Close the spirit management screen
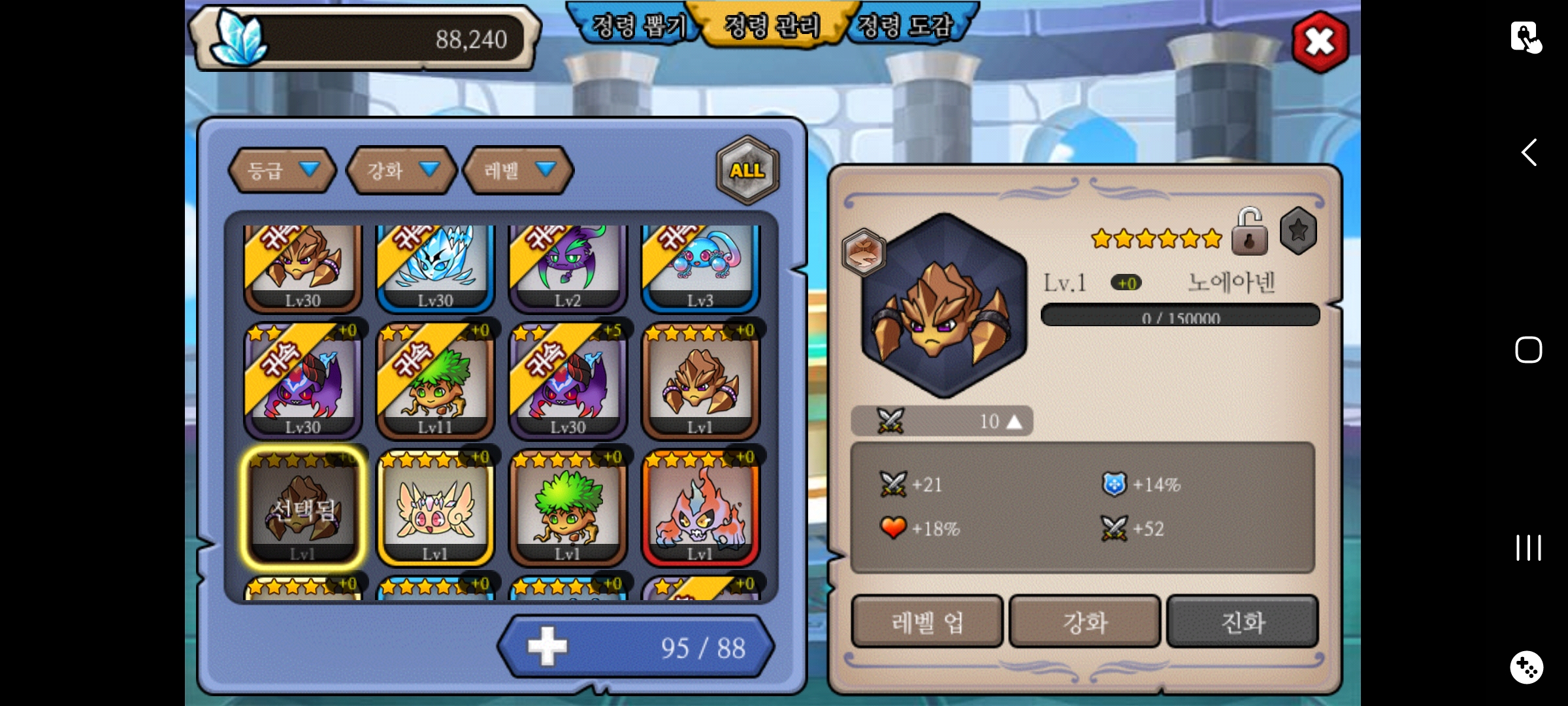Screen dimensions: 1568x706 point(1320,42)
